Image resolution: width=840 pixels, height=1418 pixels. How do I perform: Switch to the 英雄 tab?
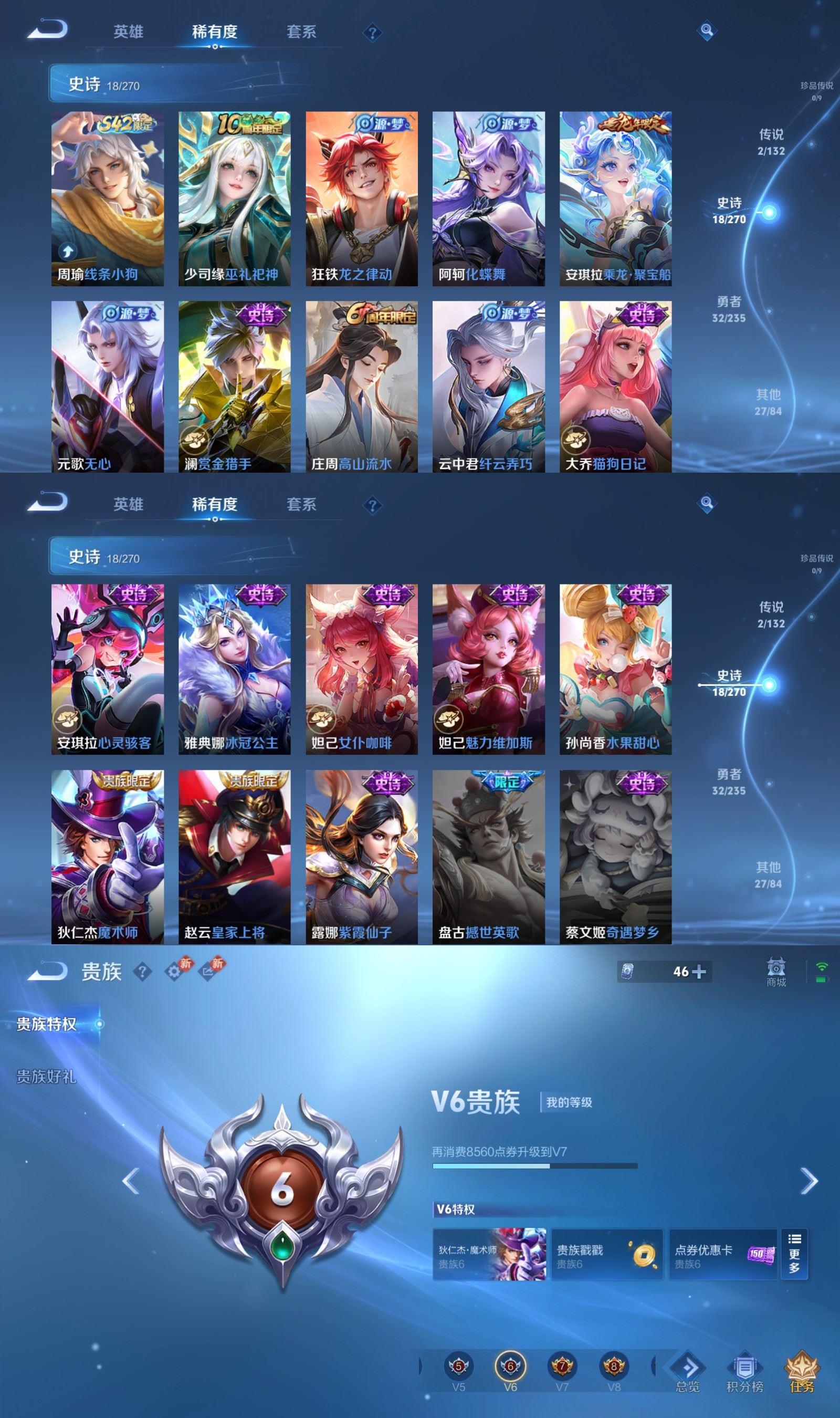[130, 32]
